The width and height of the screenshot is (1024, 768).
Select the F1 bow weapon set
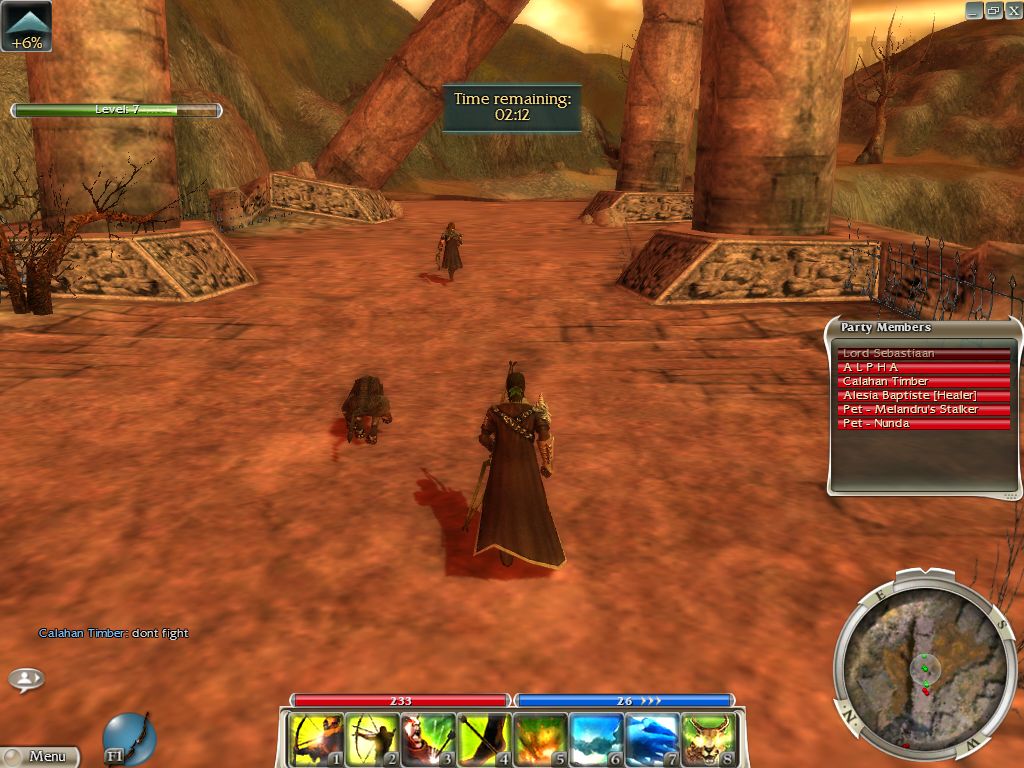pos(129,738)
